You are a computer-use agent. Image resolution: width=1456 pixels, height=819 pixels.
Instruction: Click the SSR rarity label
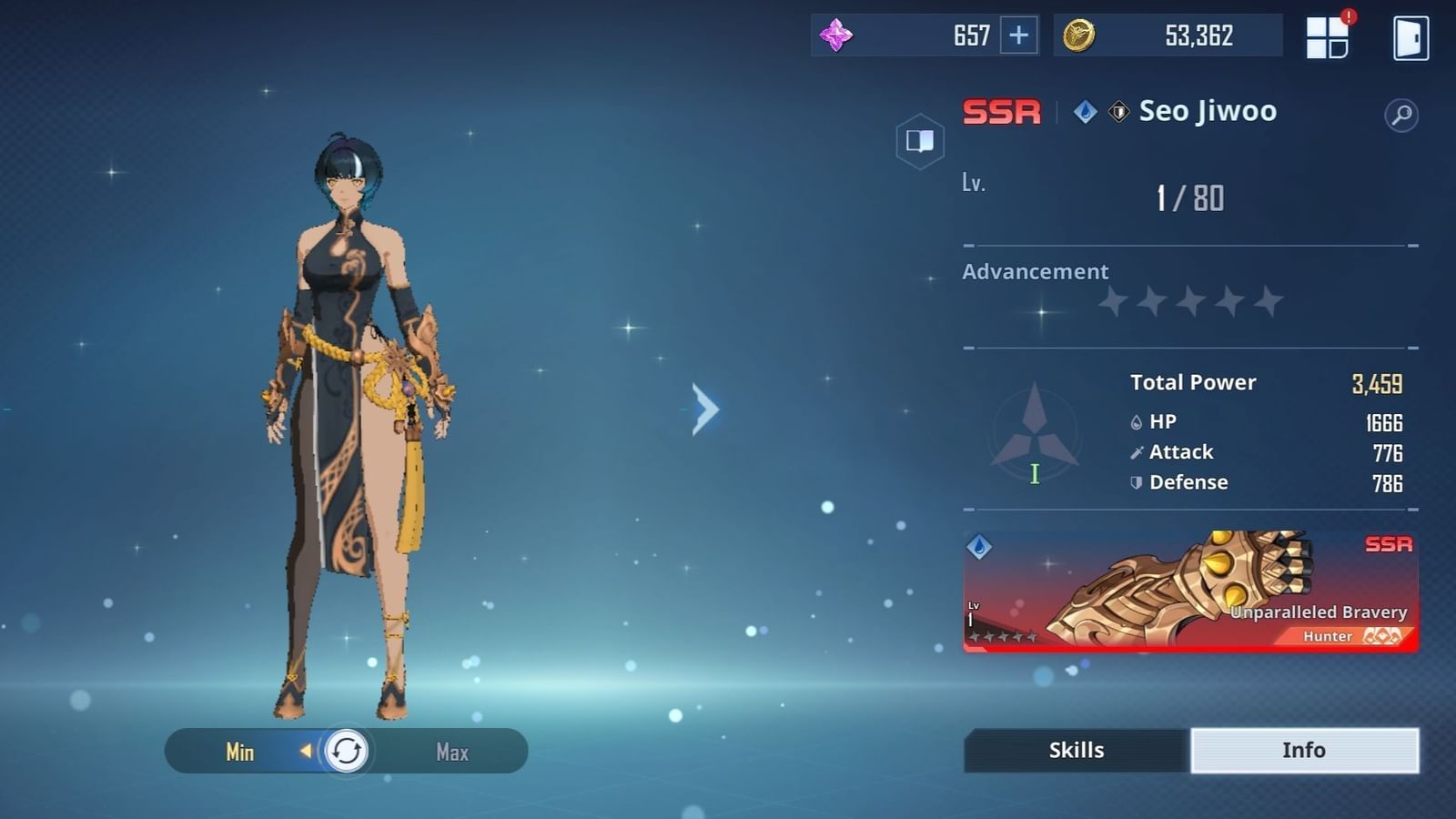click(1001, 111)
